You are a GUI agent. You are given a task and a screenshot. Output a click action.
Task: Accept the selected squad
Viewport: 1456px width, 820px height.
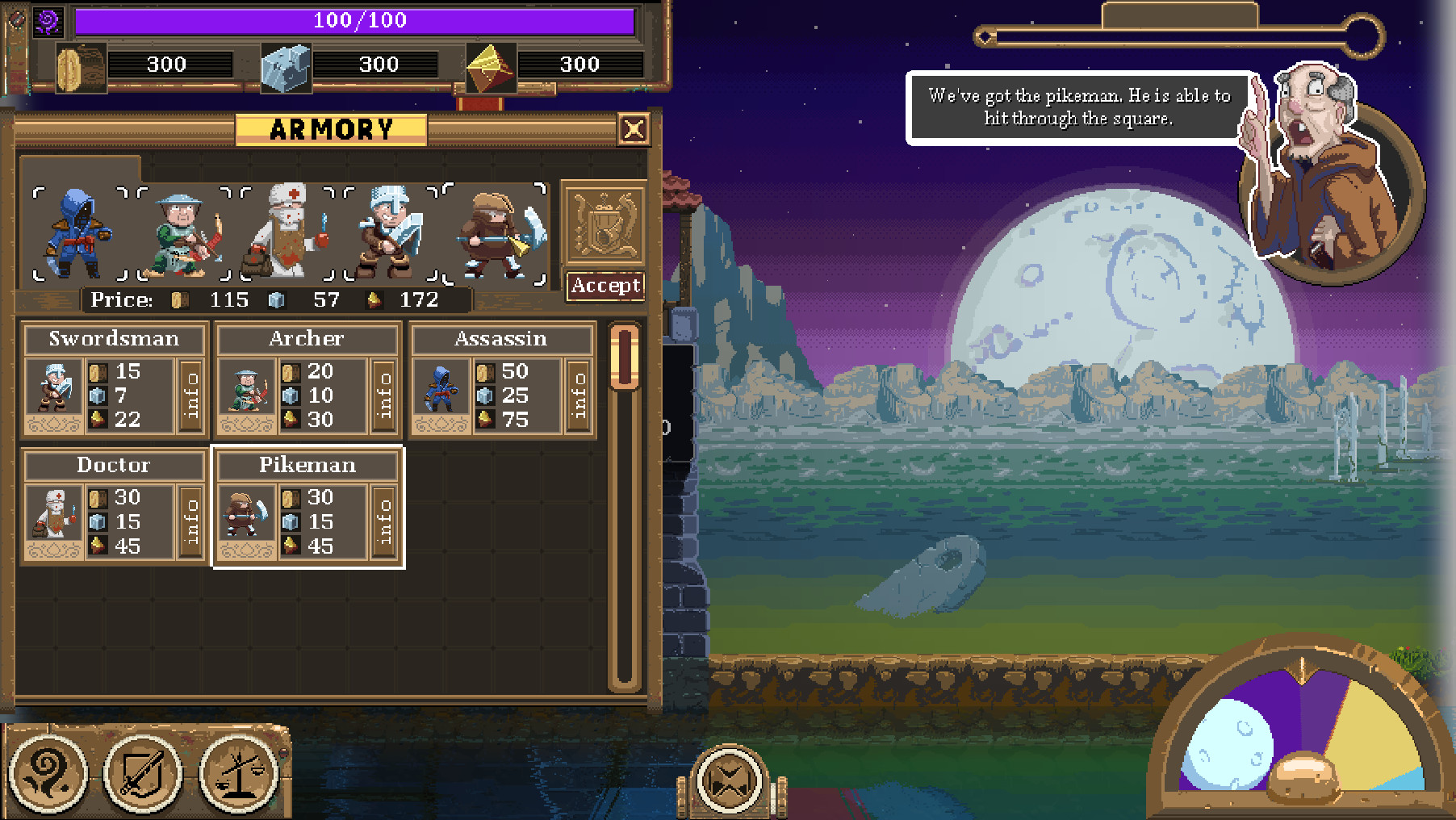point(605,286)
